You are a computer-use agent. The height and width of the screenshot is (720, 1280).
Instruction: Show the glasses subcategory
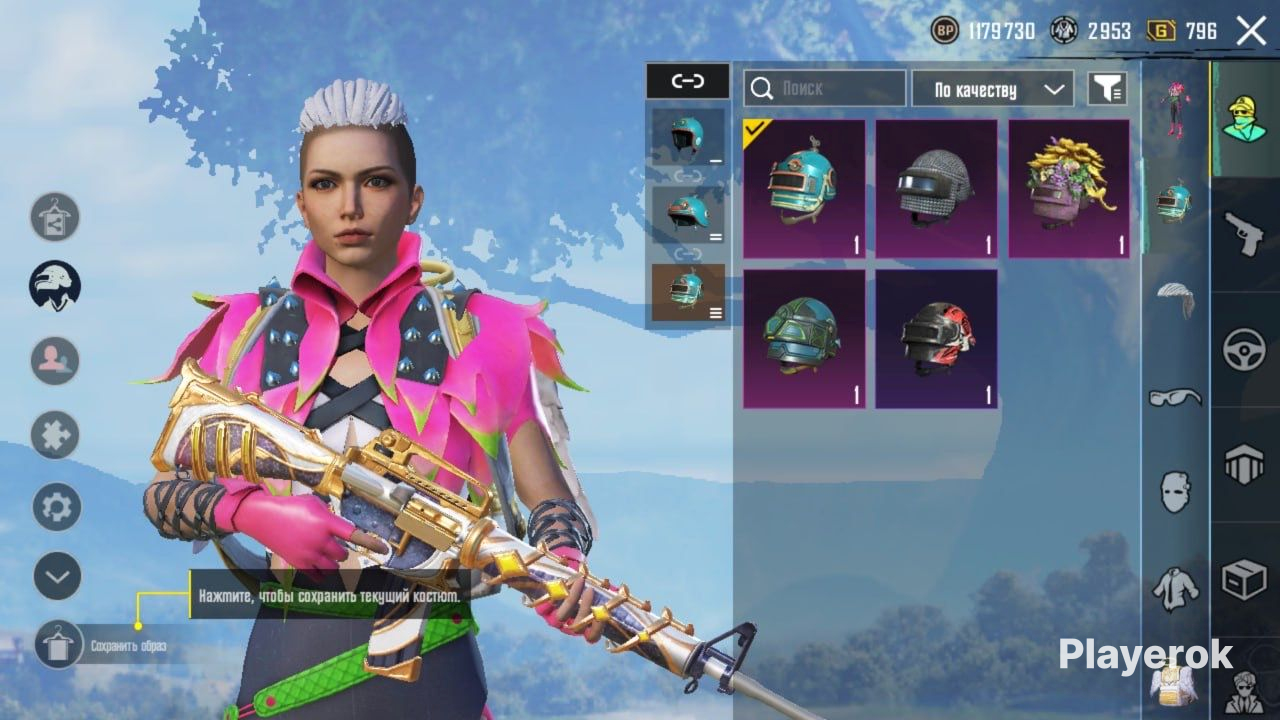(x=1175, y=397)
